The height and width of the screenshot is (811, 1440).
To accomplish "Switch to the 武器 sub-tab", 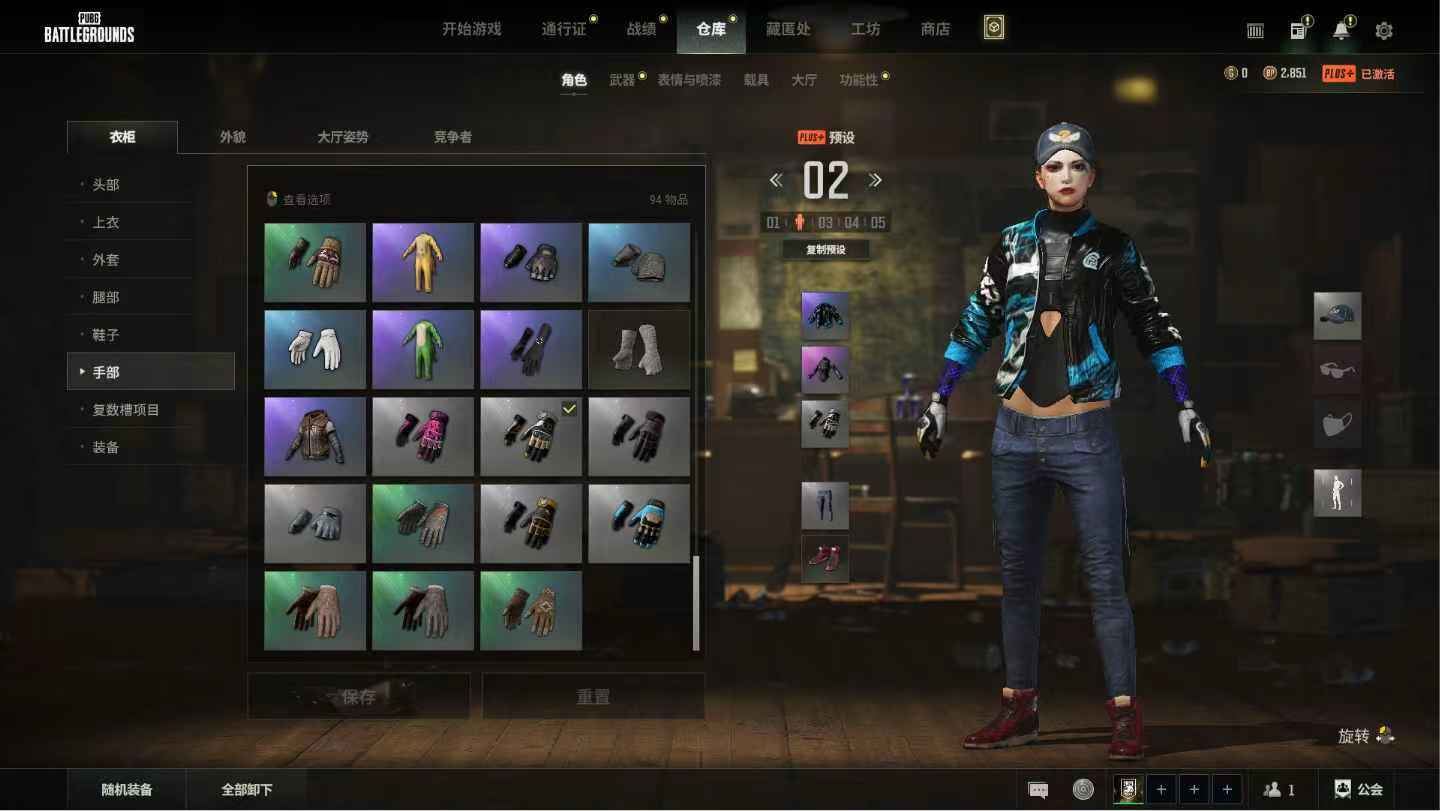I will click(622, 80).
